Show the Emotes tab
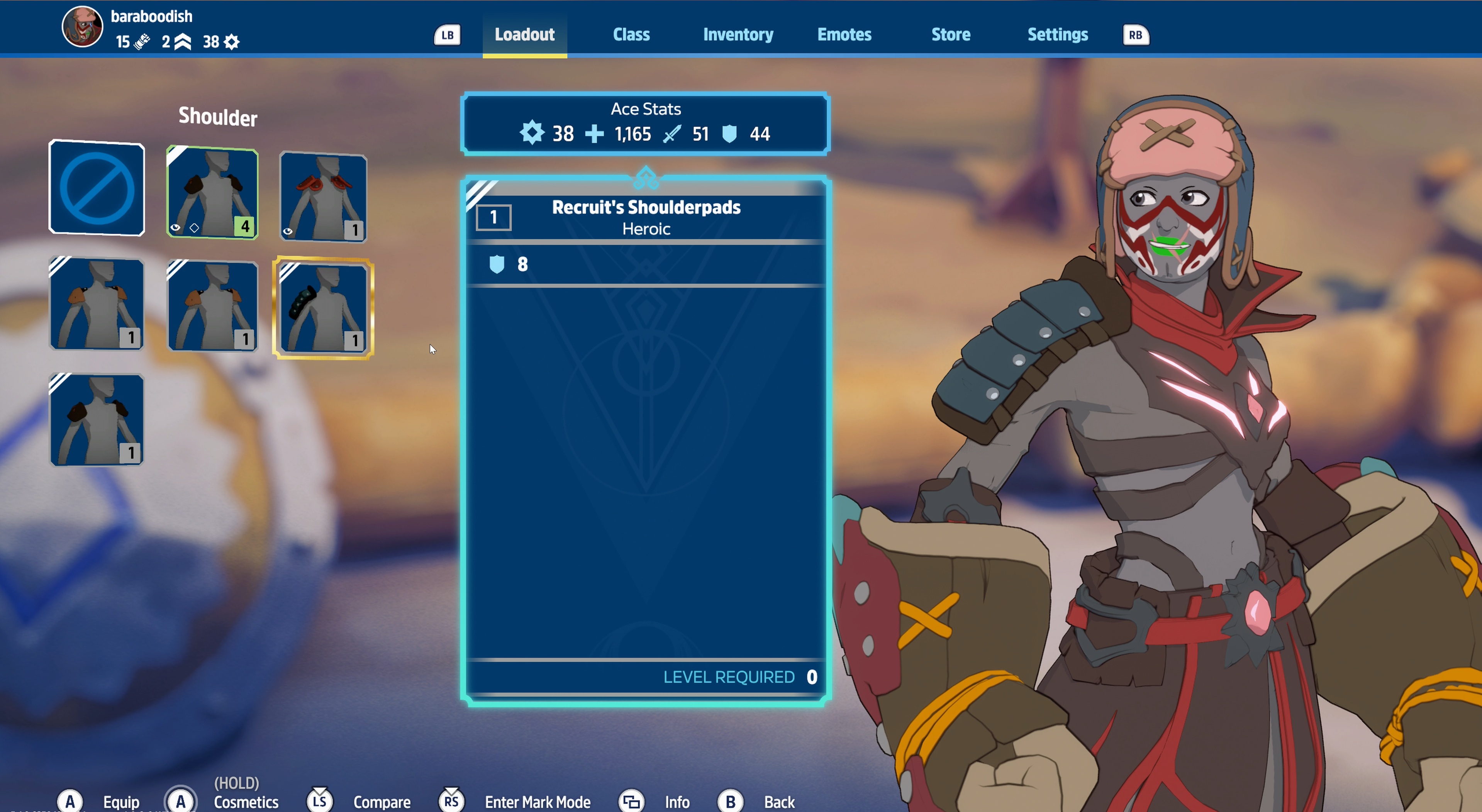The width and height of the screenshot is (1482, 812). [x=844, y=34]
